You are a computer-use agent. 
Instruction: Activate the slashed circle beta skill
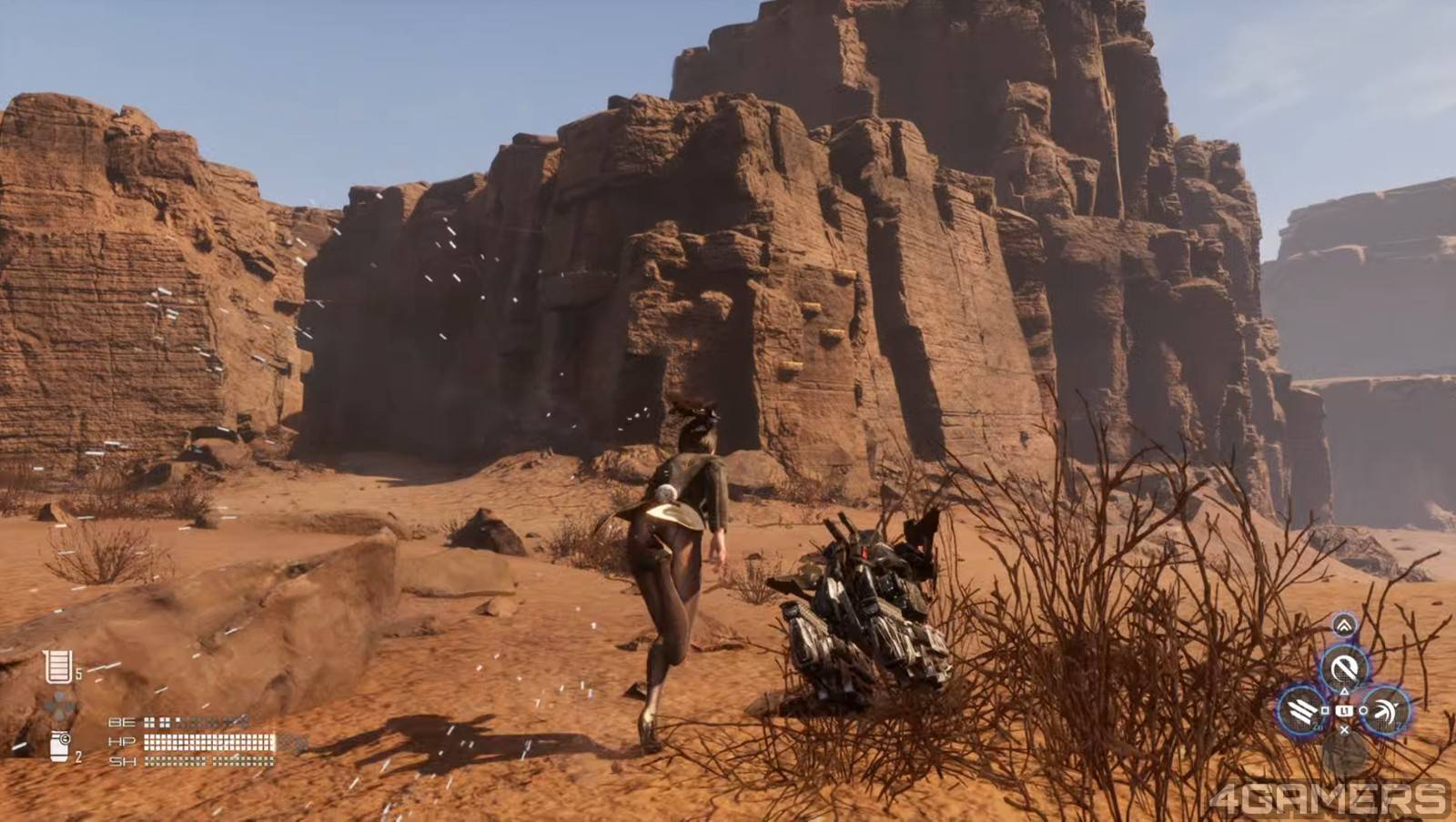point(1344,669)
